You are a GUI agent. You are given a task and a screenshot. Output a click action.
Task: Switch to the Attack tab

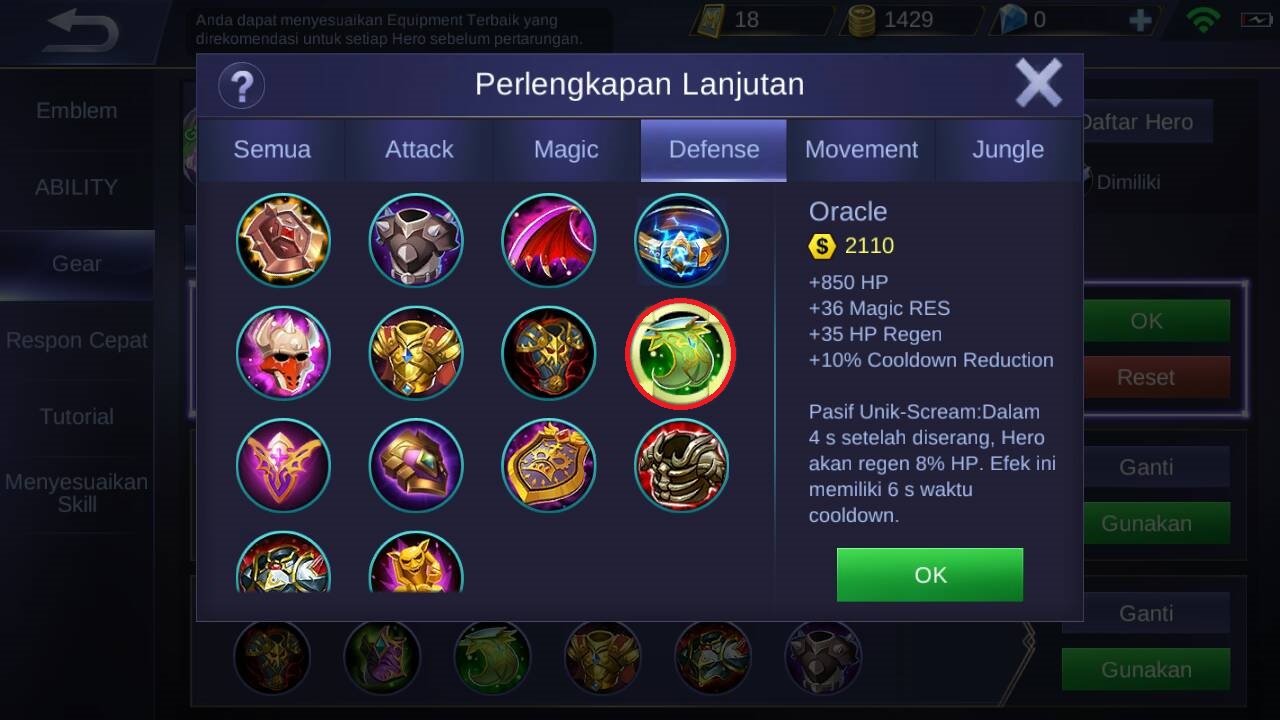(419, 150)
